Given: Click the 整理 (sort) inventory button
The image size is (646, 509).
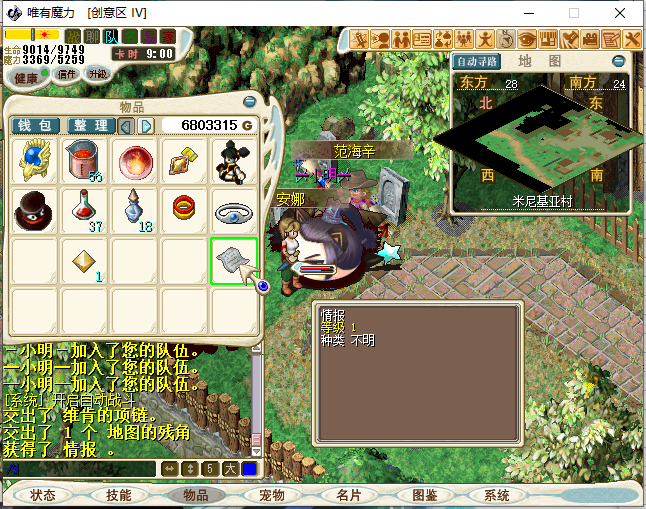Looking at the screenshot, I should coord(91,126).
